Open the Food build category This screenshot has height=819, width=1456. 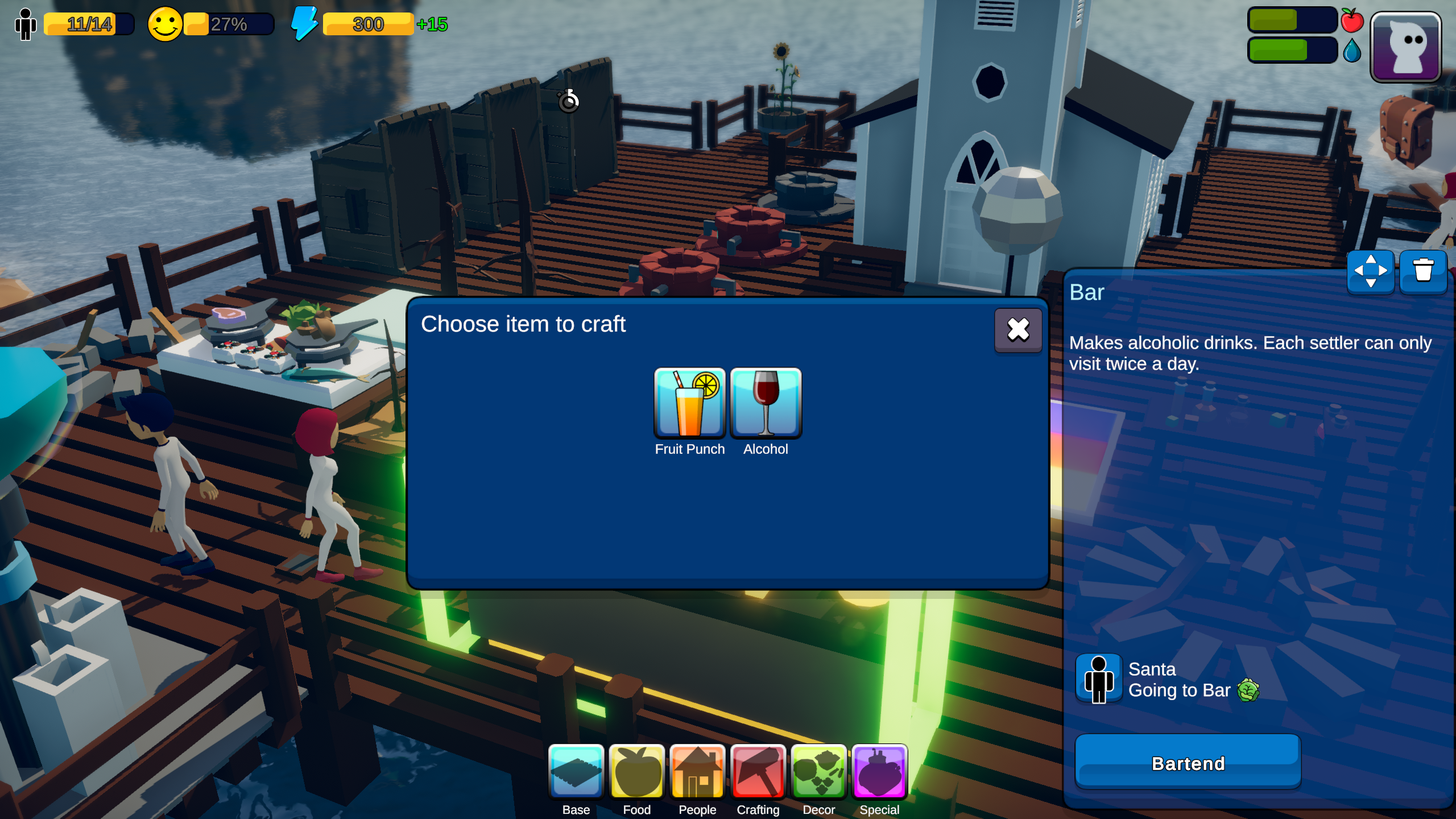pos(636,772)
